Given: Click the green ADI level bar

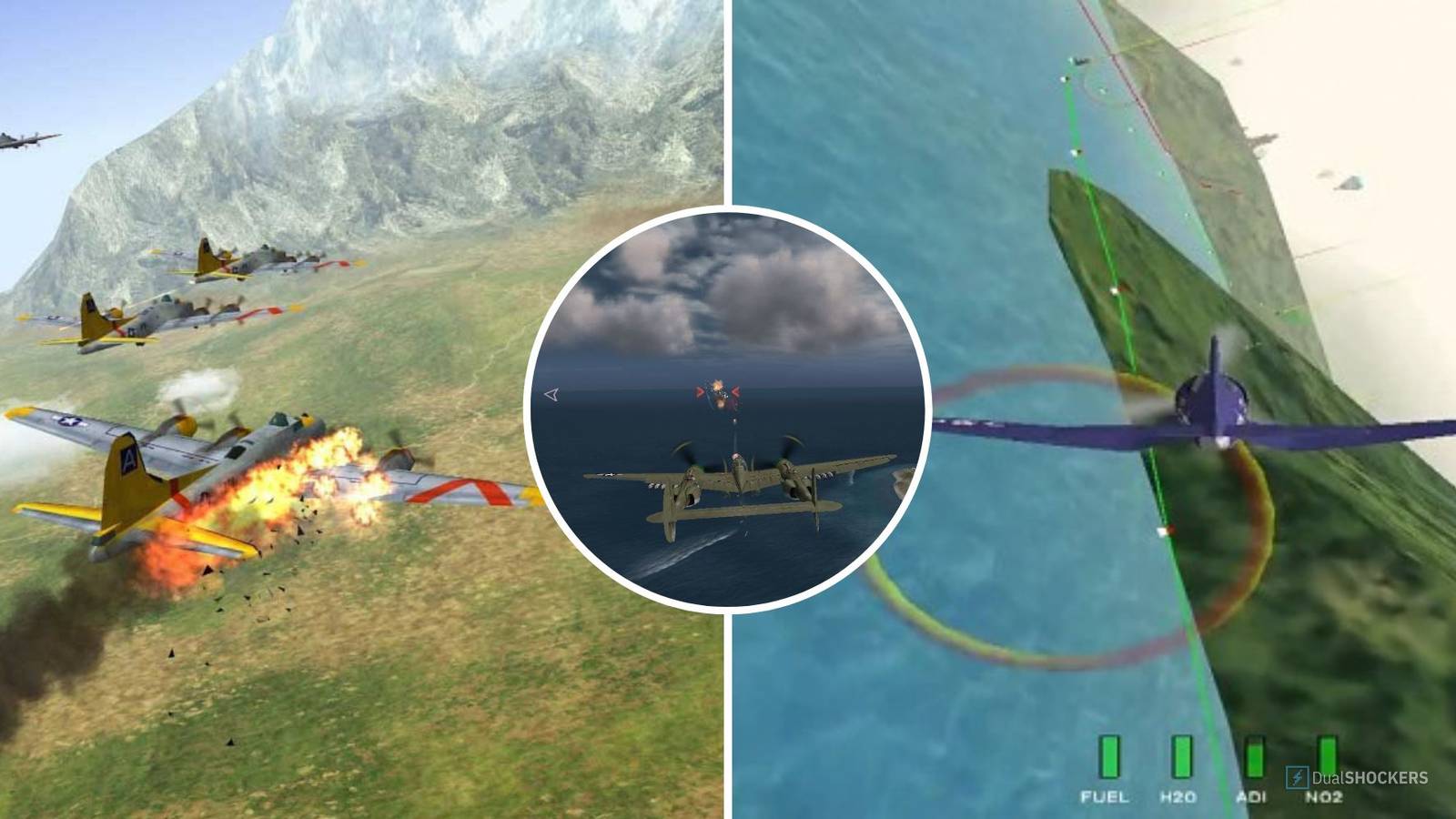Looking at the screenshot, I should point(1254,757).
